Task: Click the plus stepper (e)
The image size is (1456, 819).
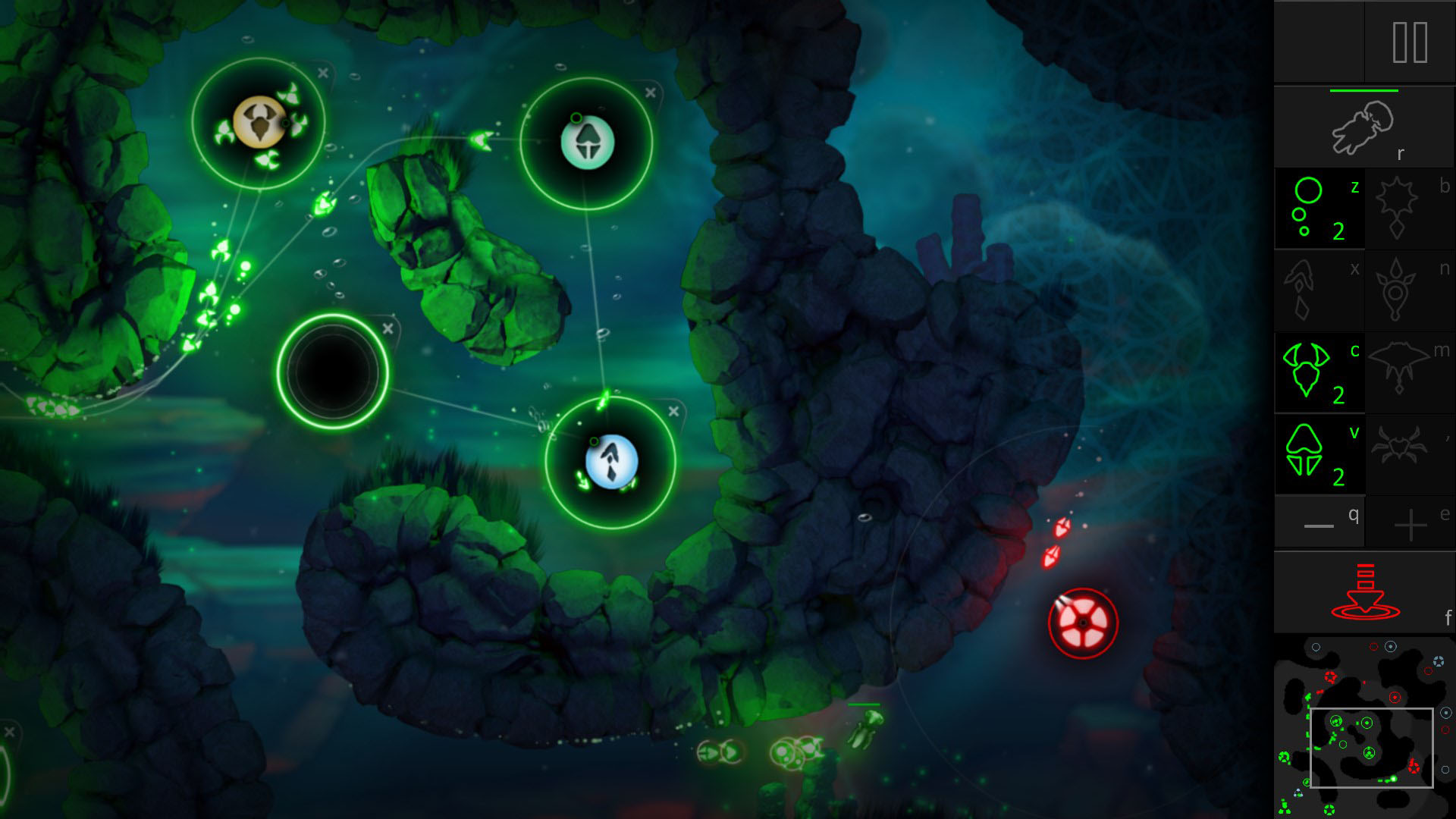Action: pos(1409,522)
